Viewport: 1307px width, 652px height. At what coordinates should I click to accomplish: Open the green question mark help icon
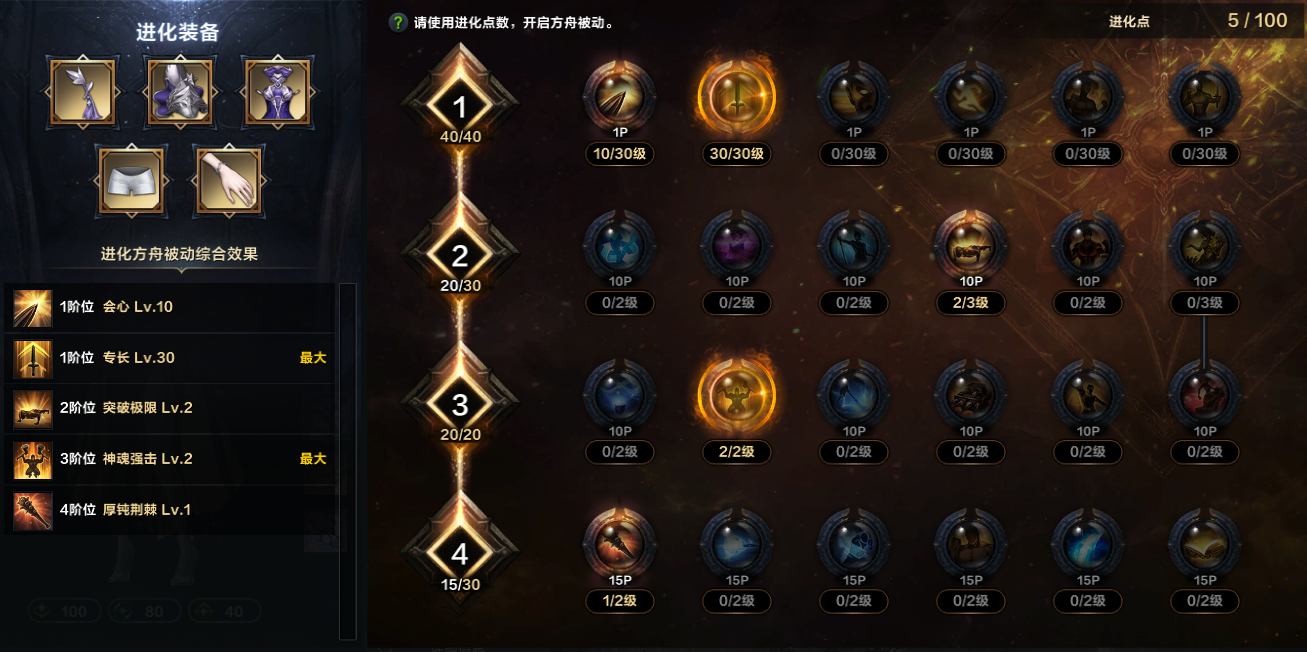(x=398, y=22)
